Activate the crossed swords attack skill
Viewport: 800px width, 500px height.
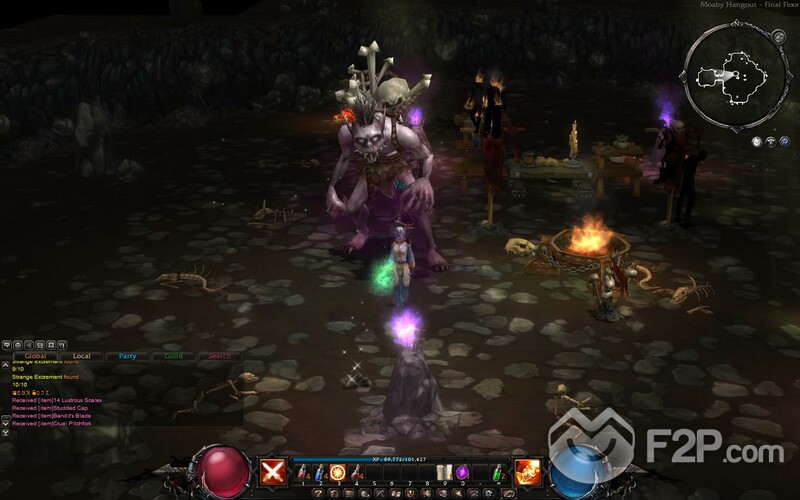tap(273, 472)
